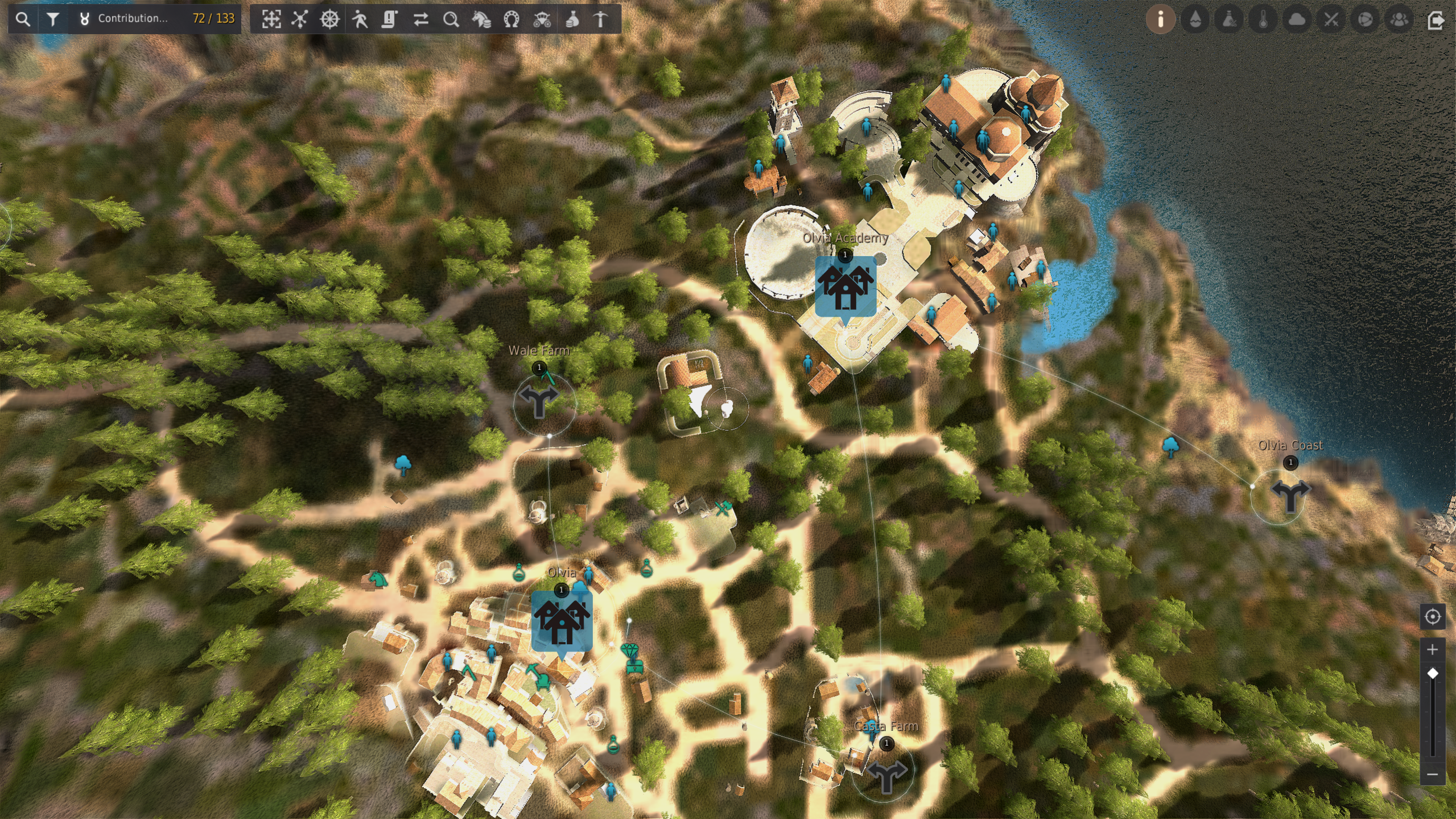Select the Wale Farm node marker

(x=538, y=401)
